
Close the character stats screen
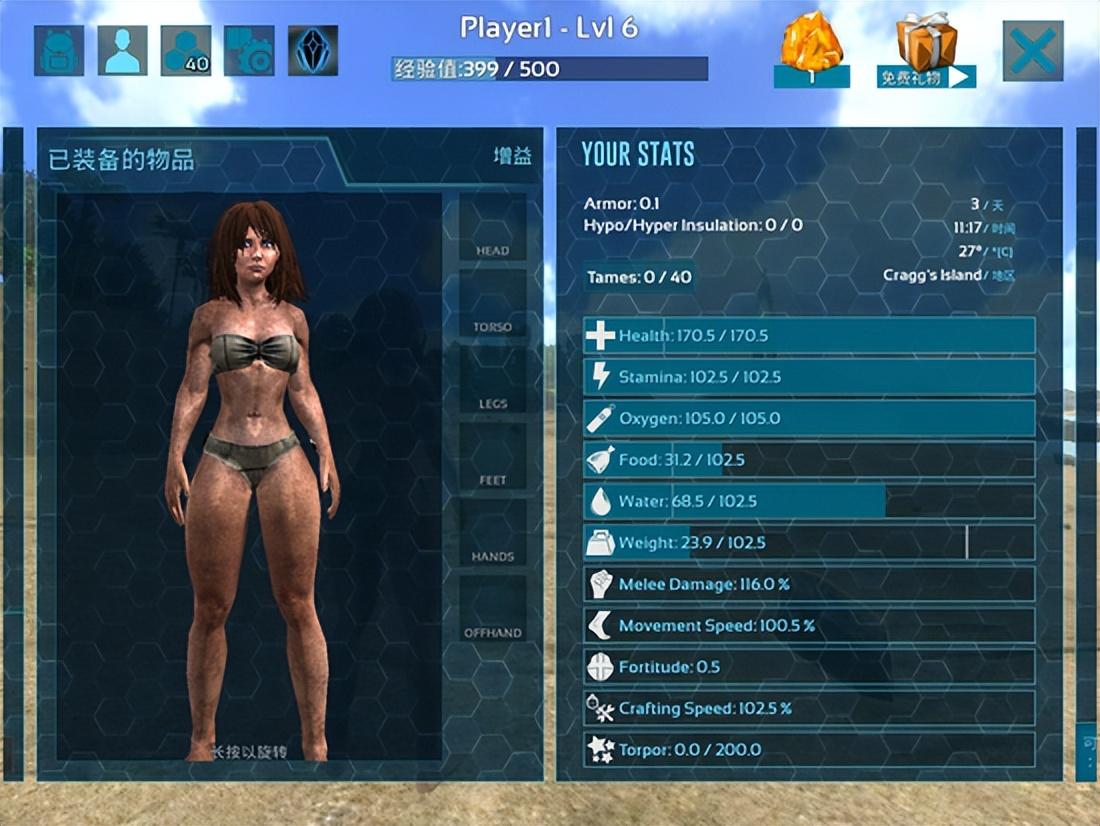(1033, 50)
